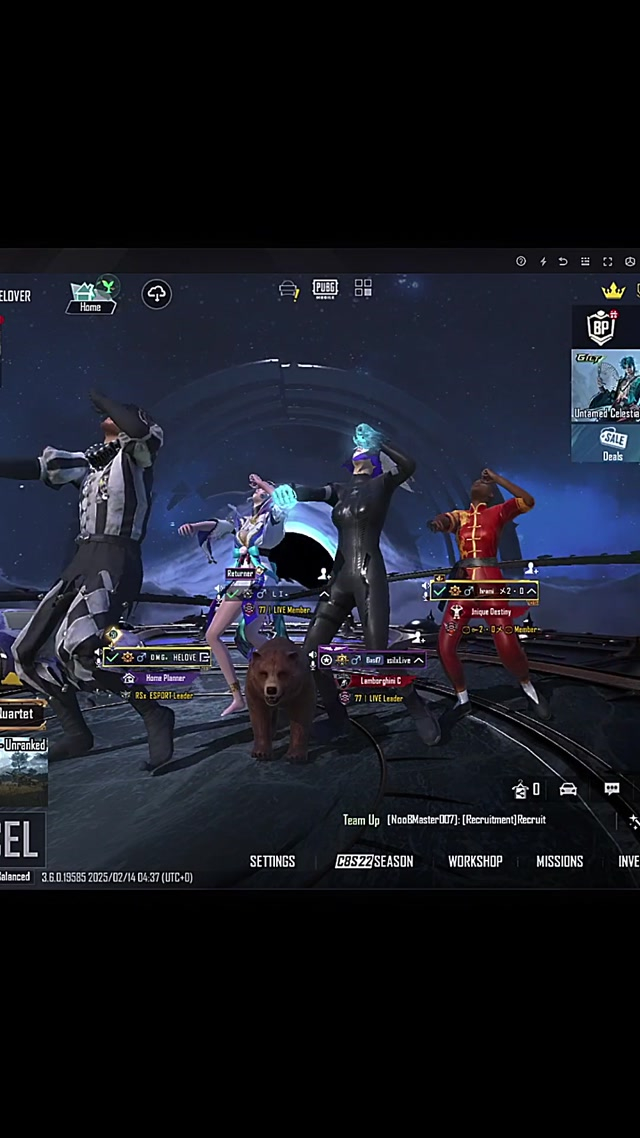Screen dimensions: 640x1138
Task: Open the C8S22 Season page
Action: (x=374, y=861)
